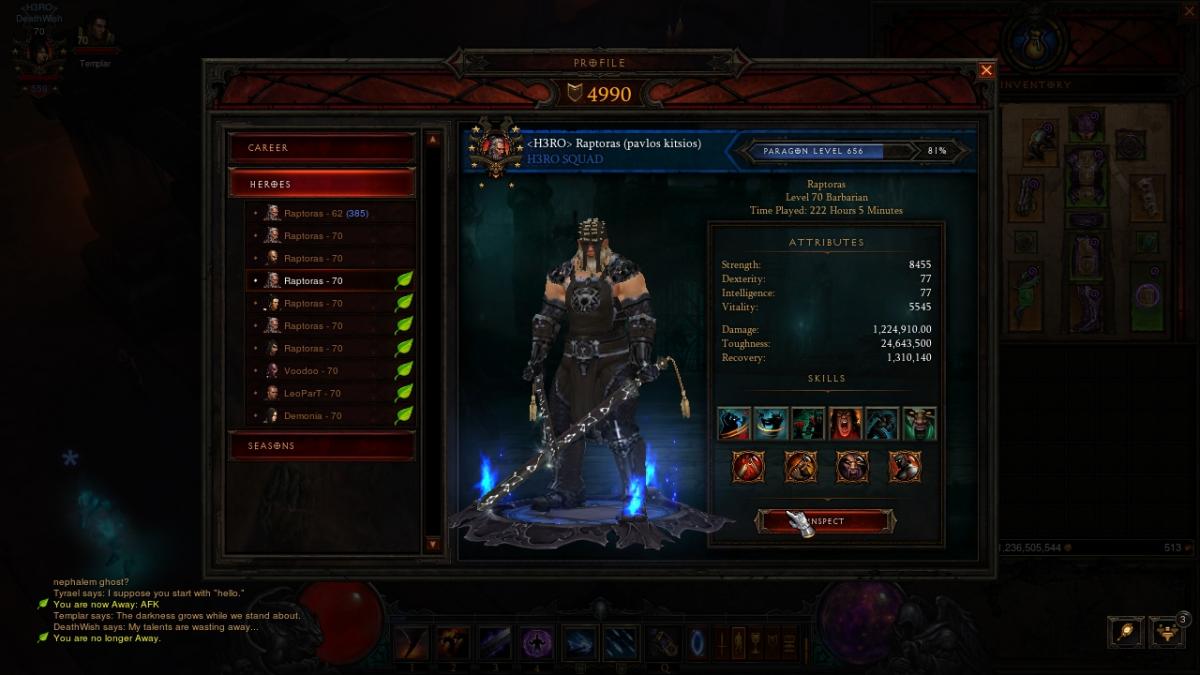Click the hero list scroll-down arrow
Screen dimensions: 1200x675
433,544
